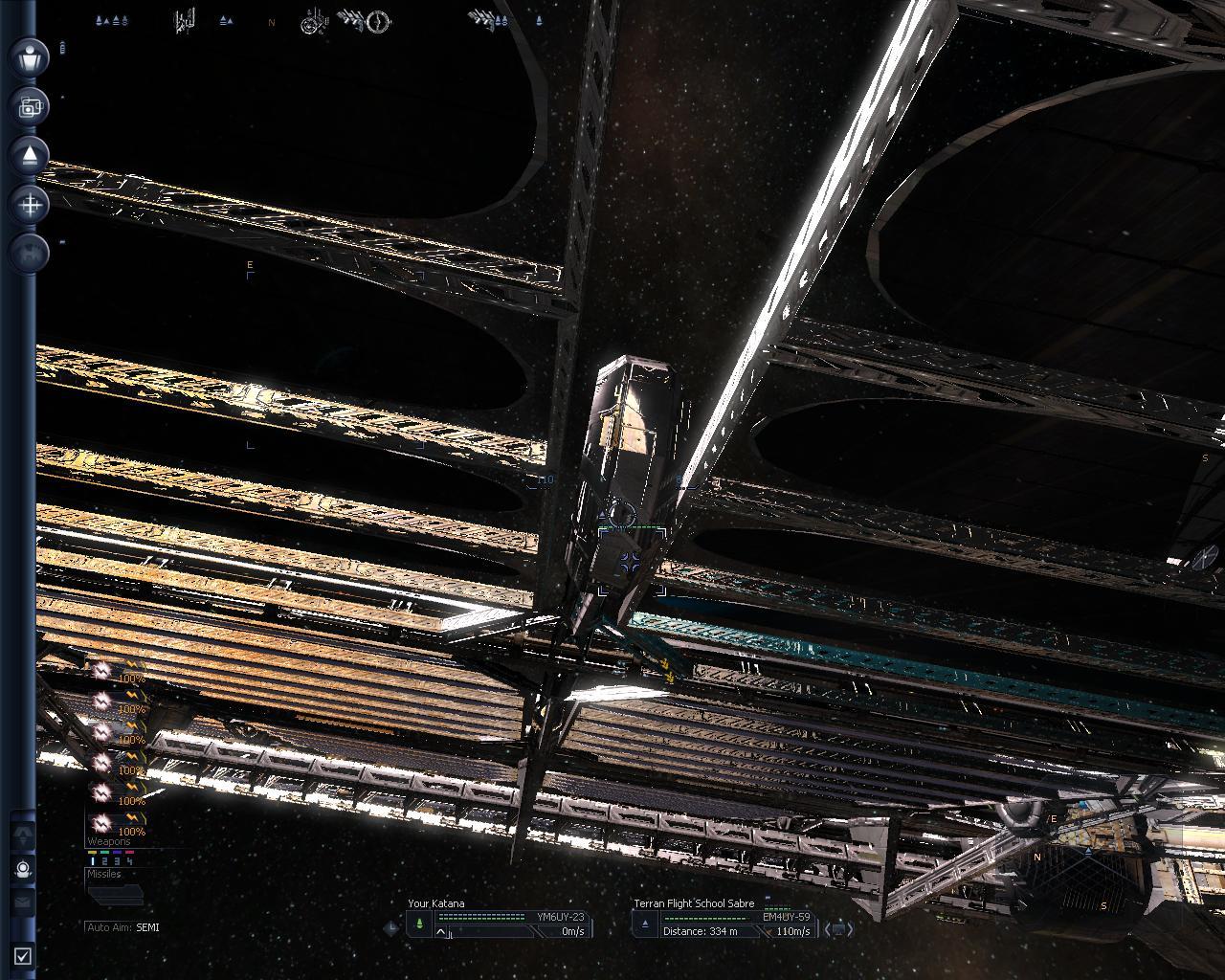Switch to weapon group 3
The width and height of the screenshot is (1225, 980).
[x=118, y=861]
